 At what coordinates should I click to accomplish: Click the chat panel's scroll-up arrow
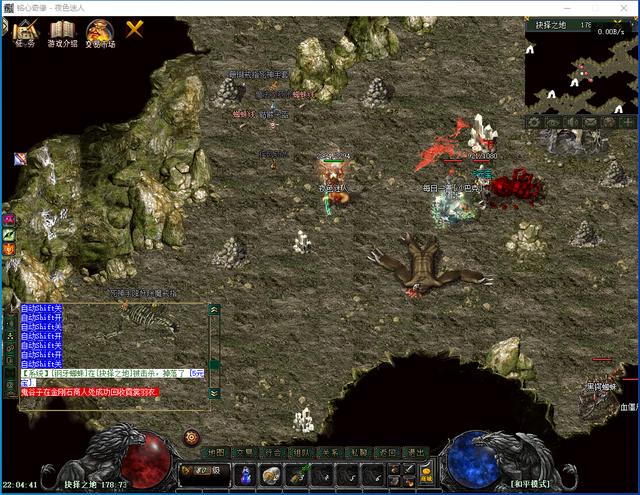(x=213, y=310)
